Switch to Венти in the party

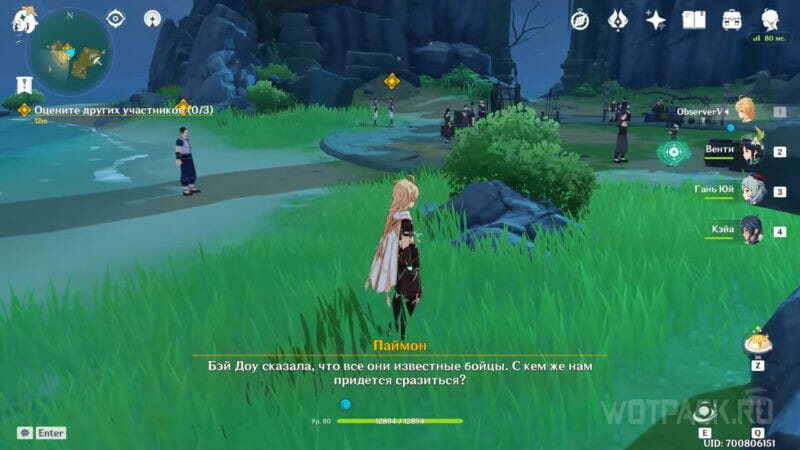point(748,151)
